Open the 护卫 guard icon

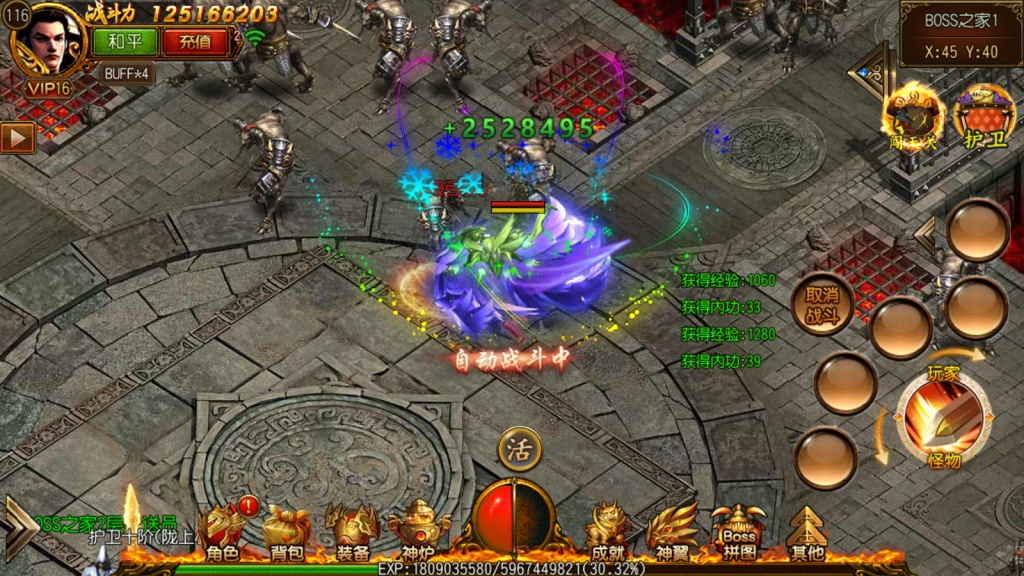pos(983,118)
